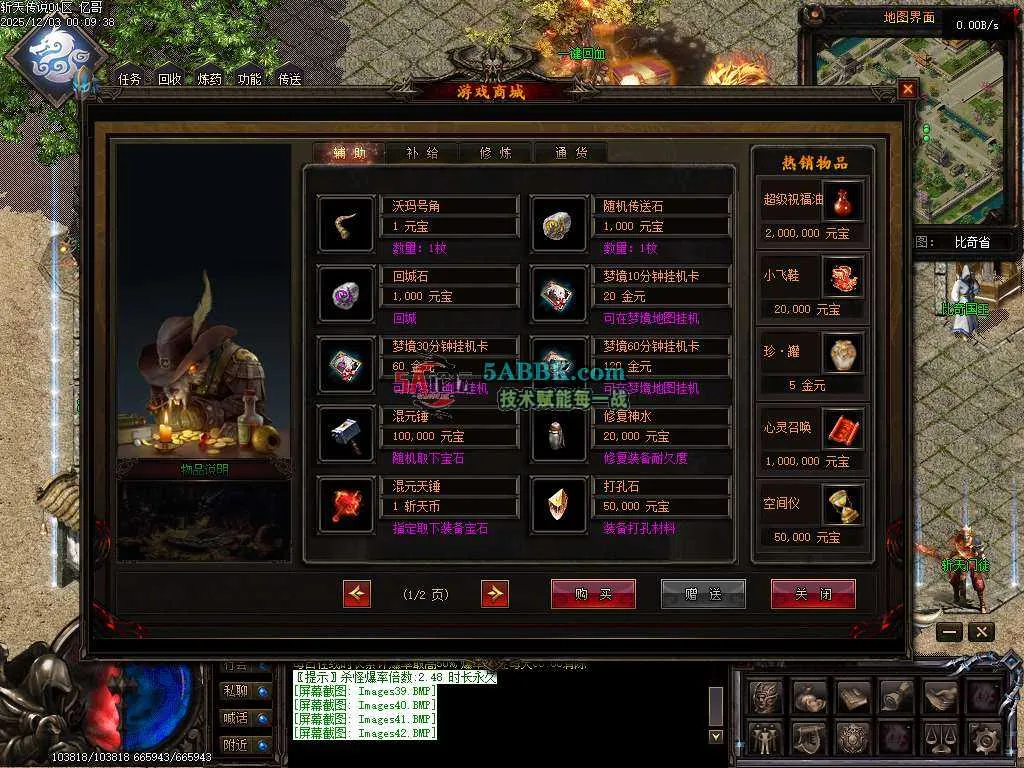Image resolution: width=1024 pixels, height=768 pixels.
Task: Select the 小飞鞋 hot-sale item
Action: click(x=842, y=276)
